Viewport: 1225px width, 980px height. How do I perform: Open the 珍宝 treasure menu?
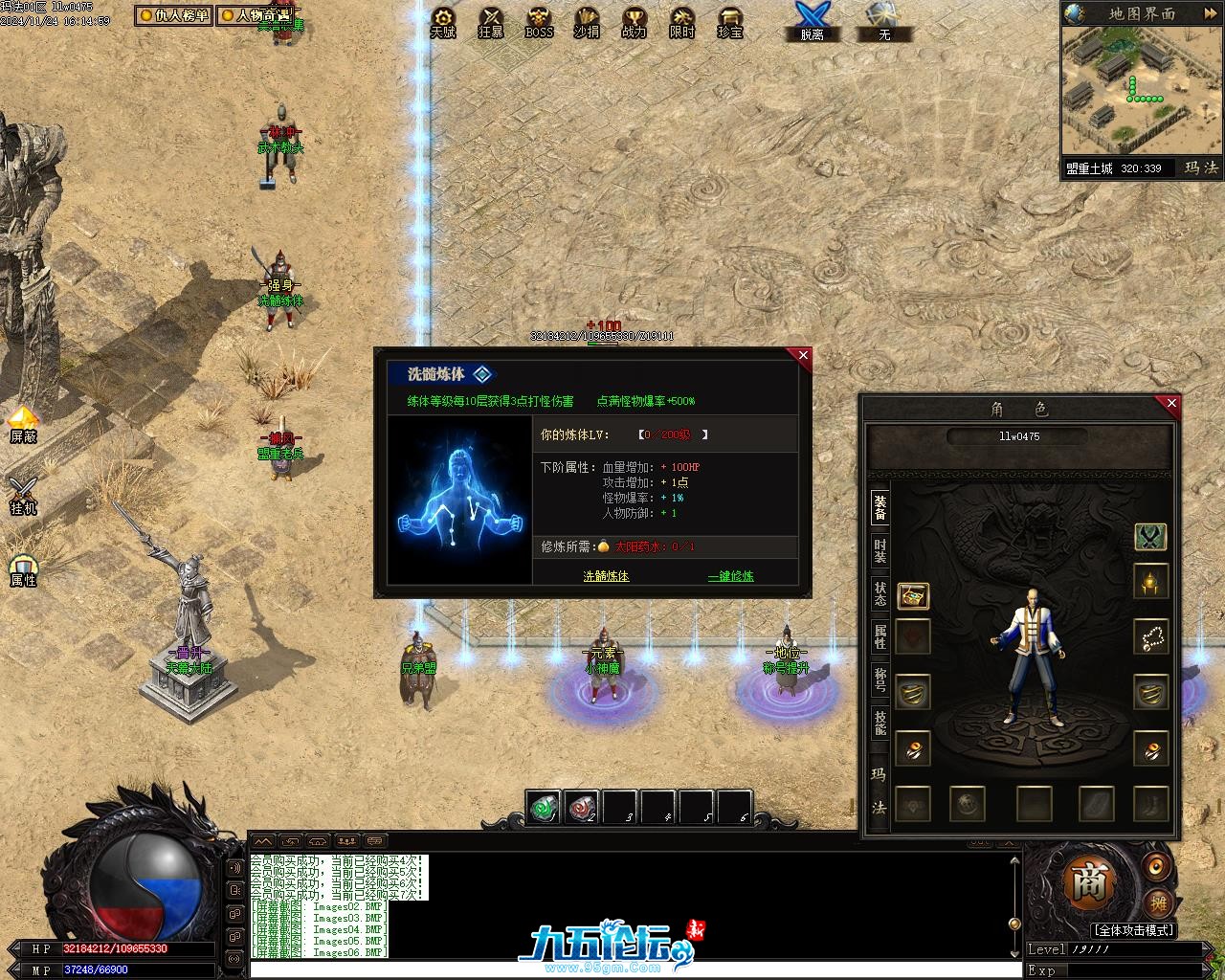[730, 22]
